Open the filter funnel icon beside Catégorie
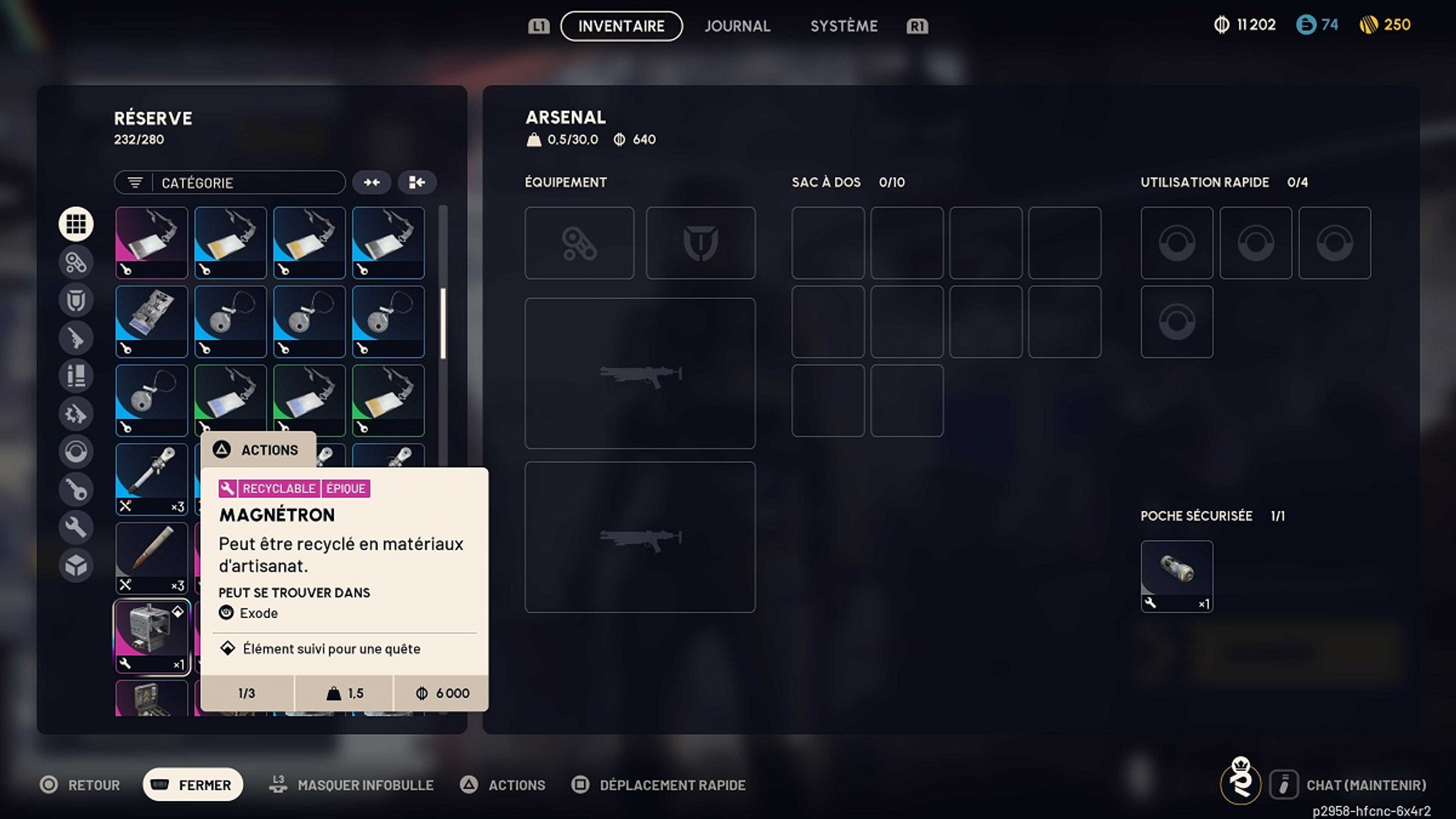Viewport: 1456px width, 819px height. (135, 182)
